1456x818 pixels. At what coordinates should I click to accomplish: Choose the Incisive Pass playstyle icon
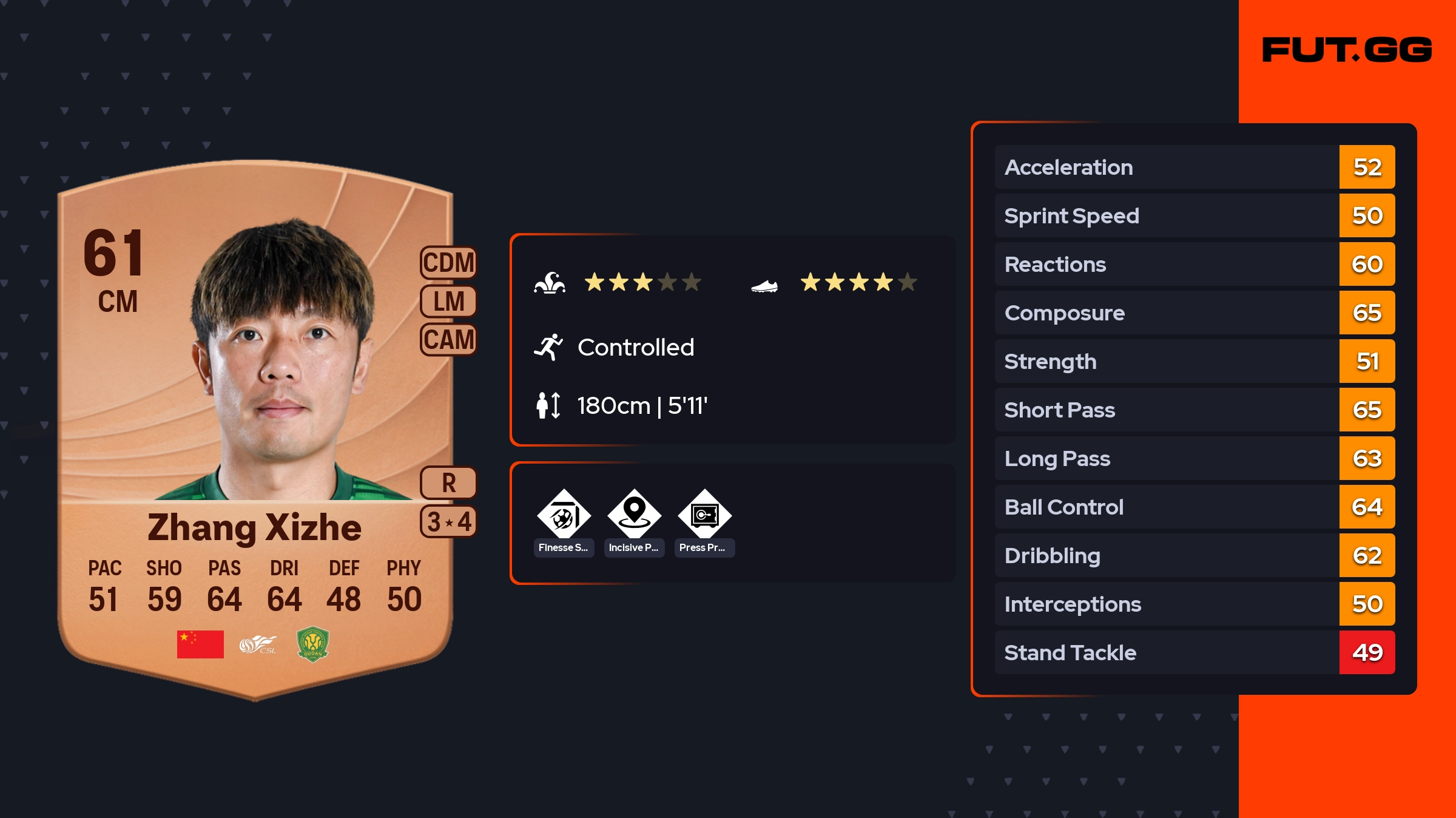pos(634,516)
